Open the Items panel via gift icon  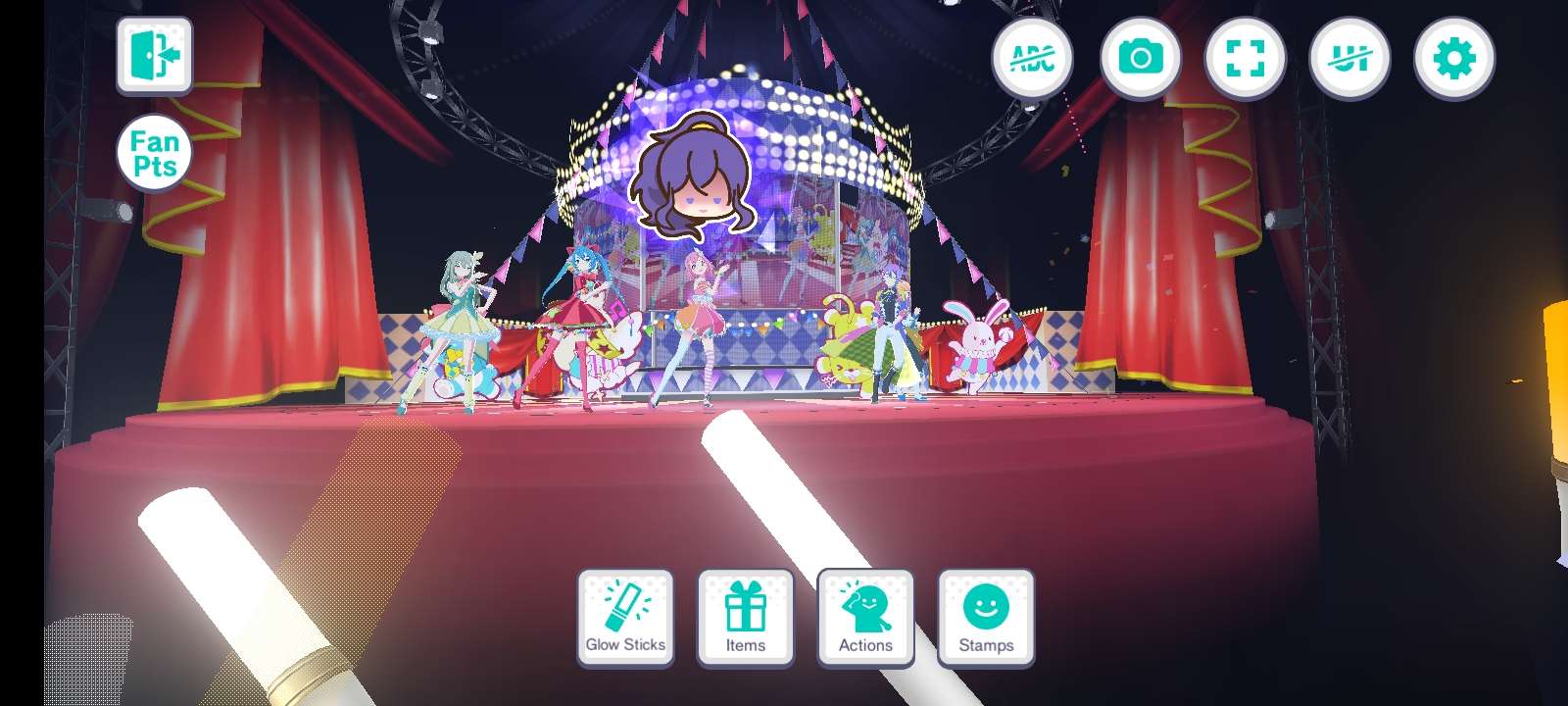tap(745, 613)
